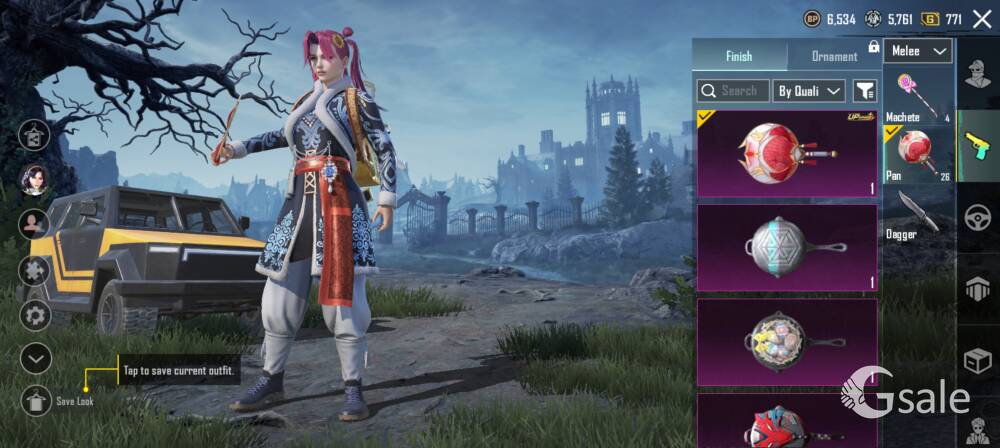
Task: Open the filter options icon
Action: (865, 91)
